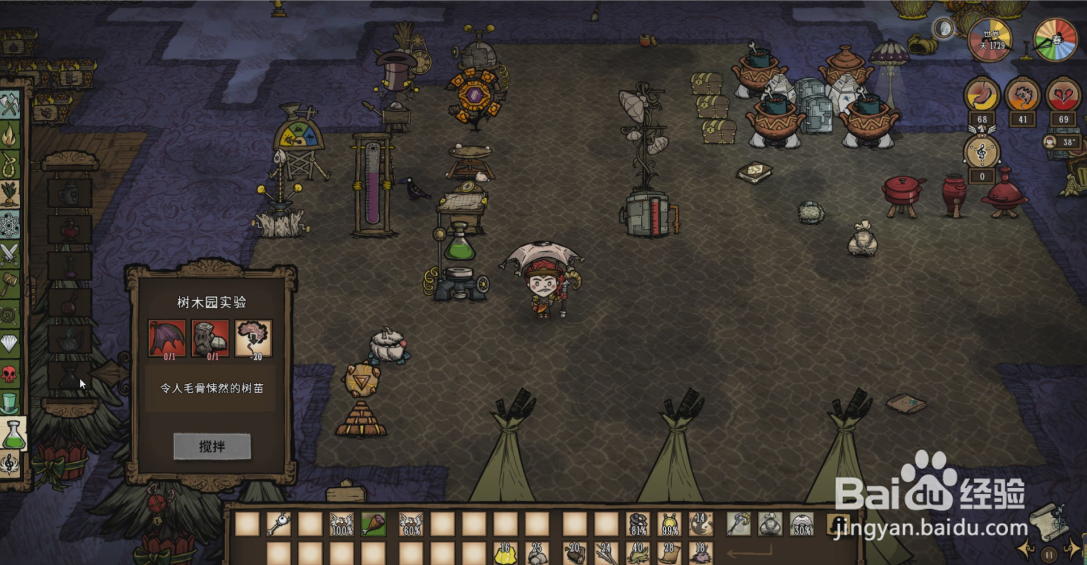The height and width of the screenshot is (565, 1087).
Task: Open the green top hat dress tab
Action: pyautogui.click(x=10, y=402)
